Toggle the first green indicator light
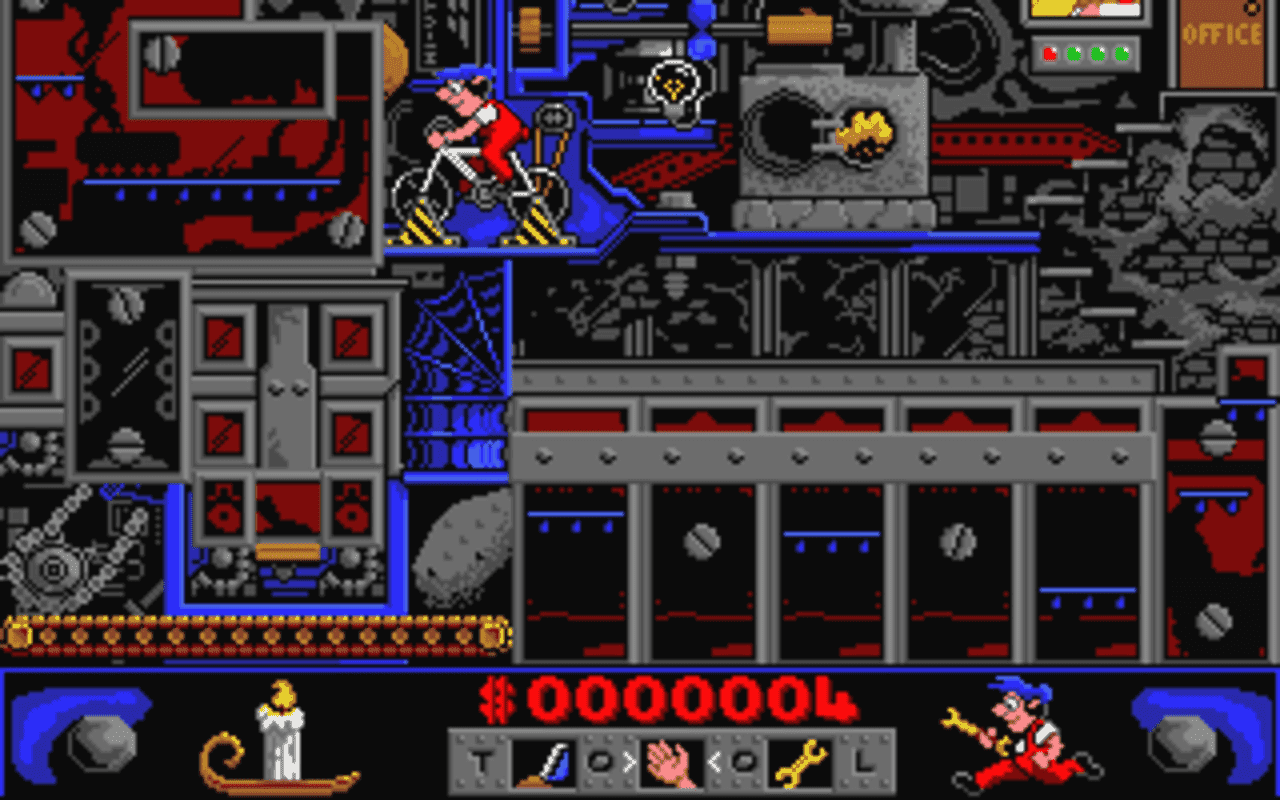This screenshot has height=800, width=1280. [1073, 53]
